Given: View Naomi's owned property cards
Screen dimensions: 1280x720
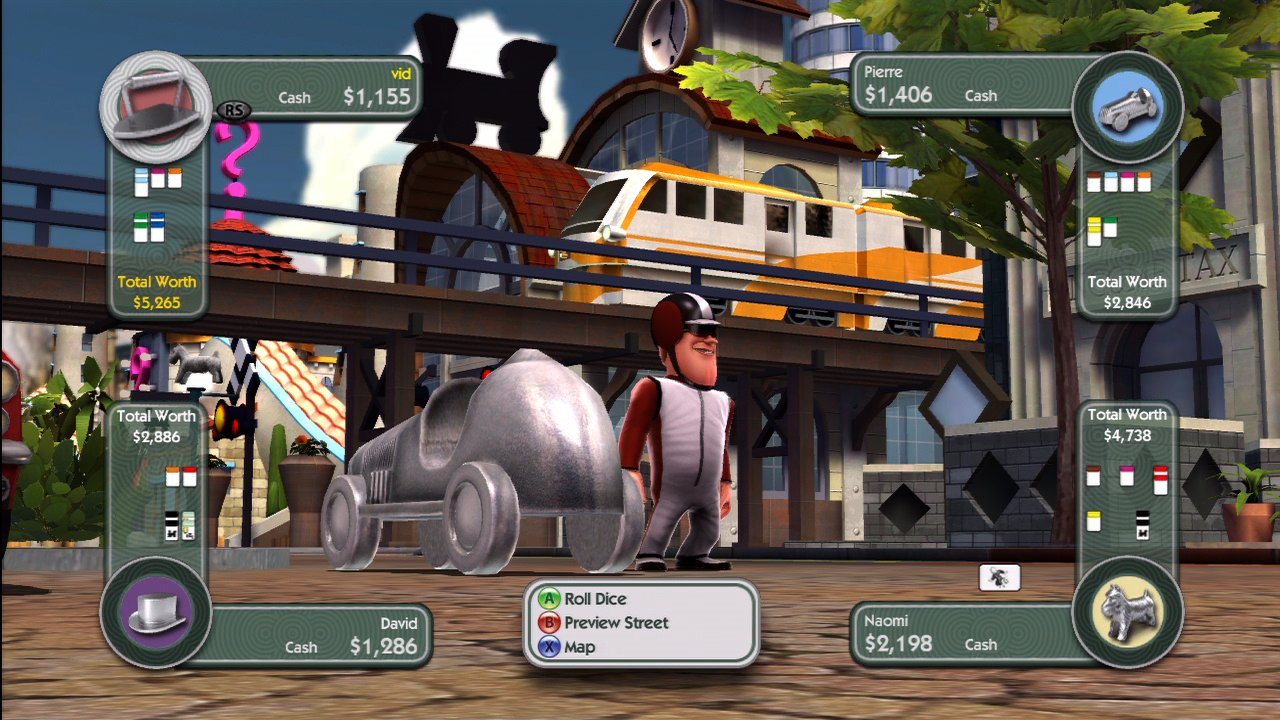Looking at the screenshot, I should 1126,497.
